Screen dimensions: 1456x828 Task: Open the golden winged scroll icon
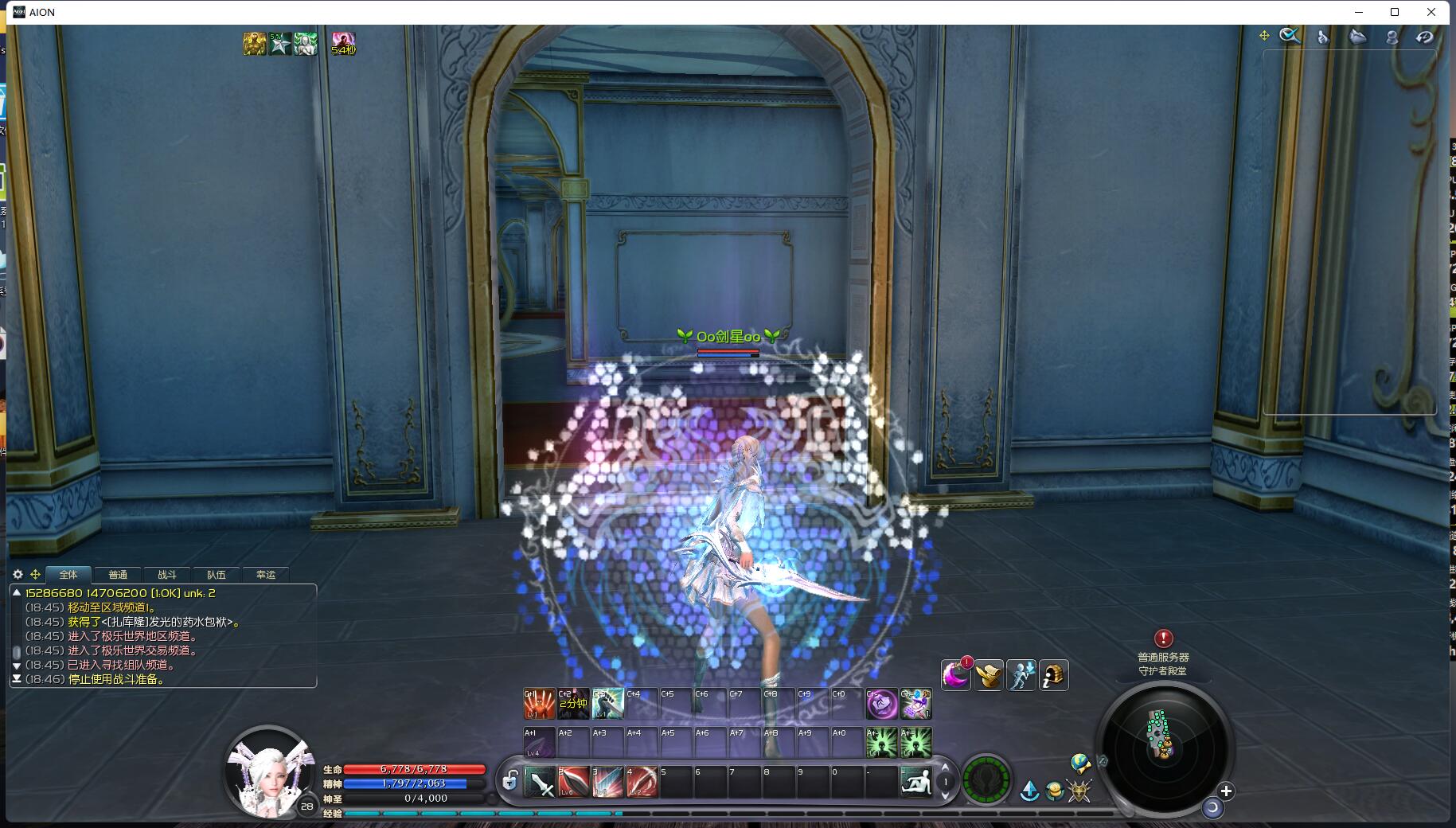pyautogui.click(x=989, y=675)
